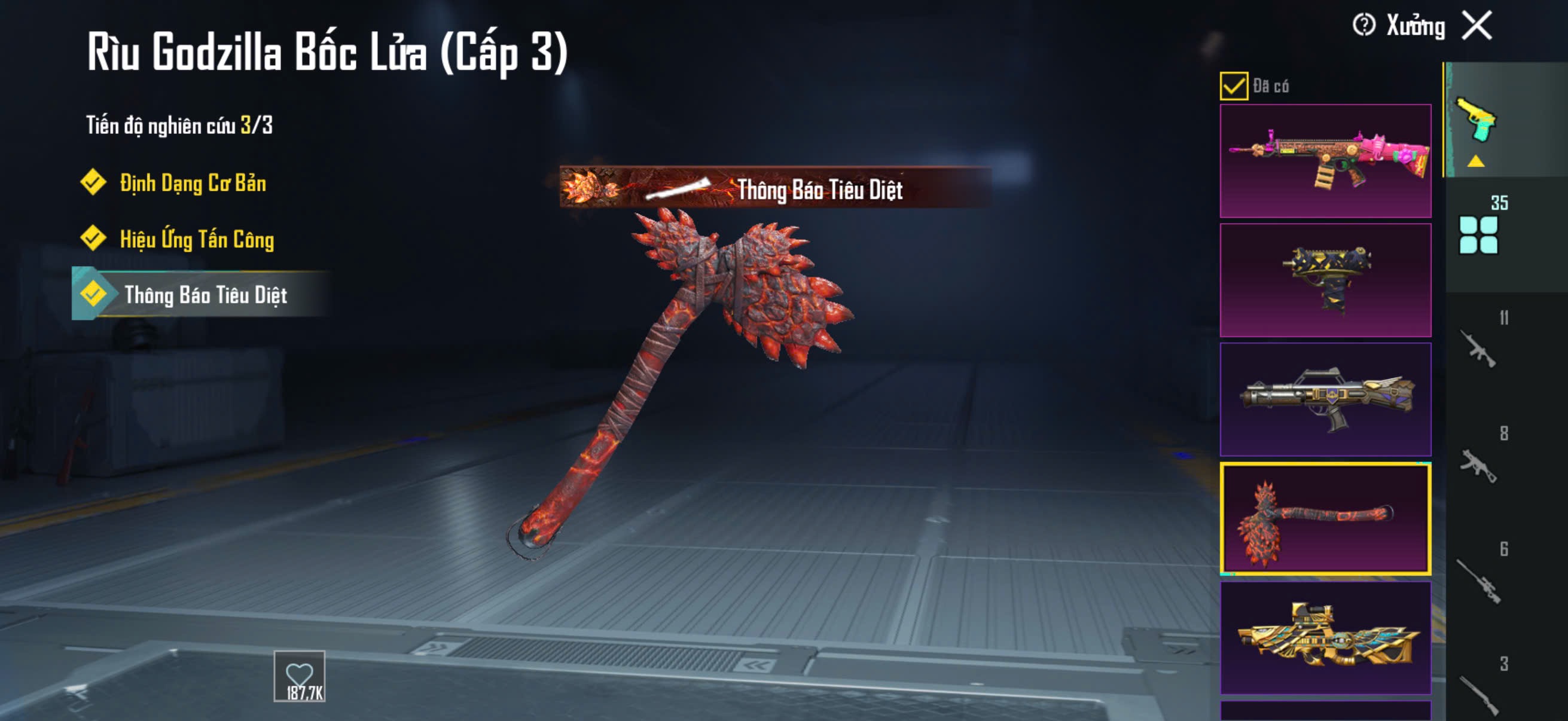This screenshot has height=721, width=1568.
Task: Choose Thông Báo Tiêu Diệt in the progress list
Action: [205, 295]
